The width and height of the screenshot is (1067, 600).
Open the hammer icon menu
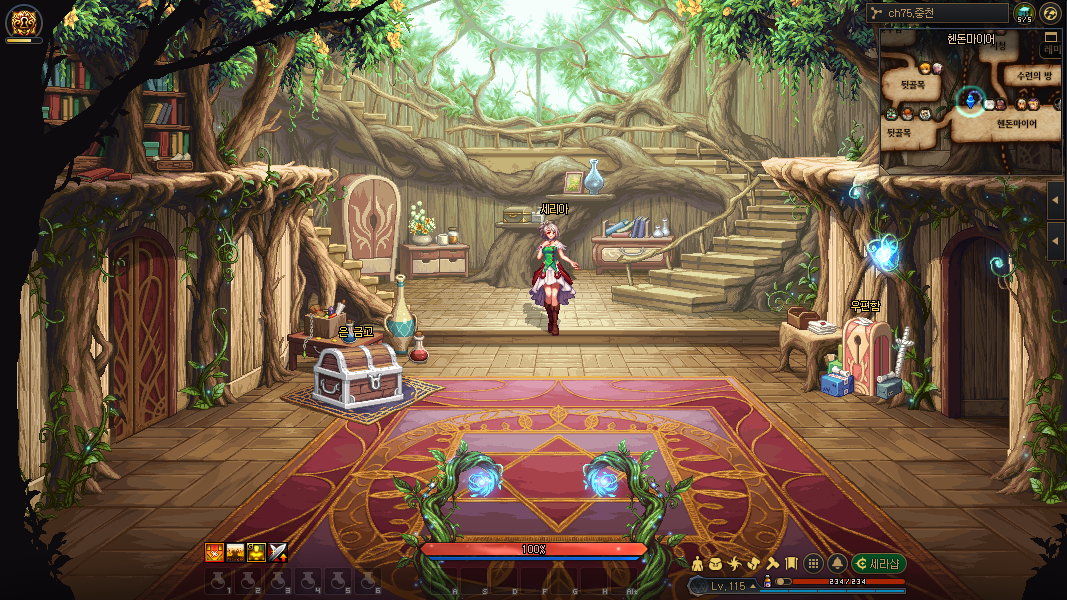tap(772, 564)
